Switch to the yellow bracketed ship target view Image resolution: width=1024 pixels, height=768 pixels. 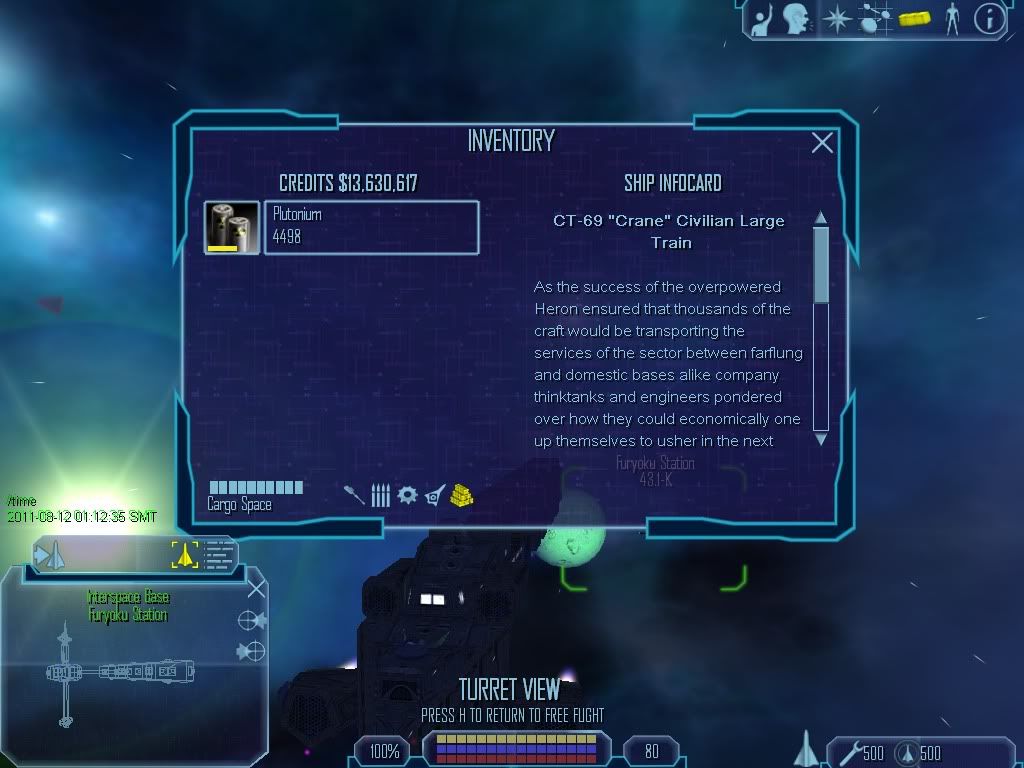point(185,553)
